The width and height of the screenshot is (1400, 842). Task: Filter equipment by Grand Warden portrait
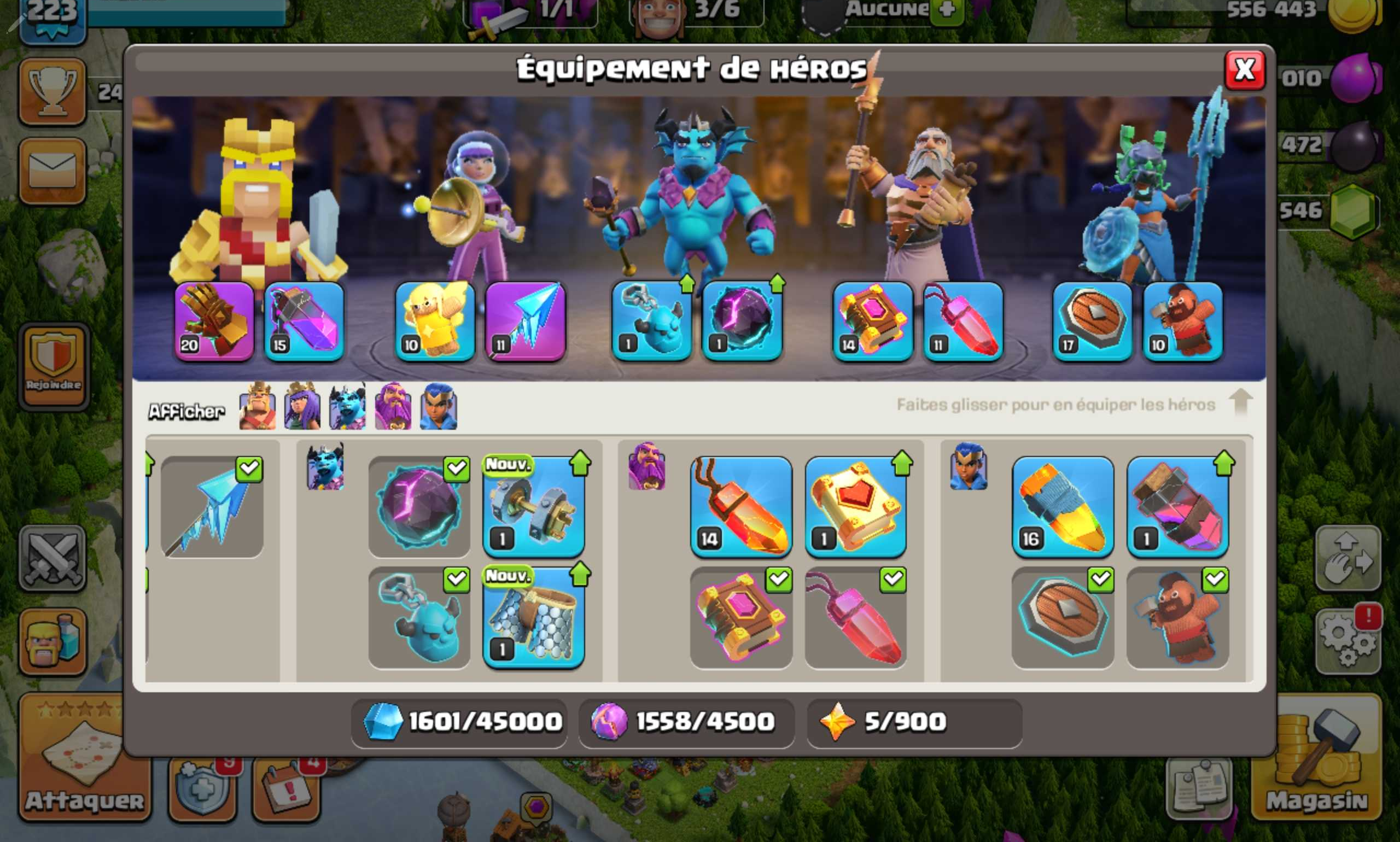pyautogui.click(x=393, y=407)
